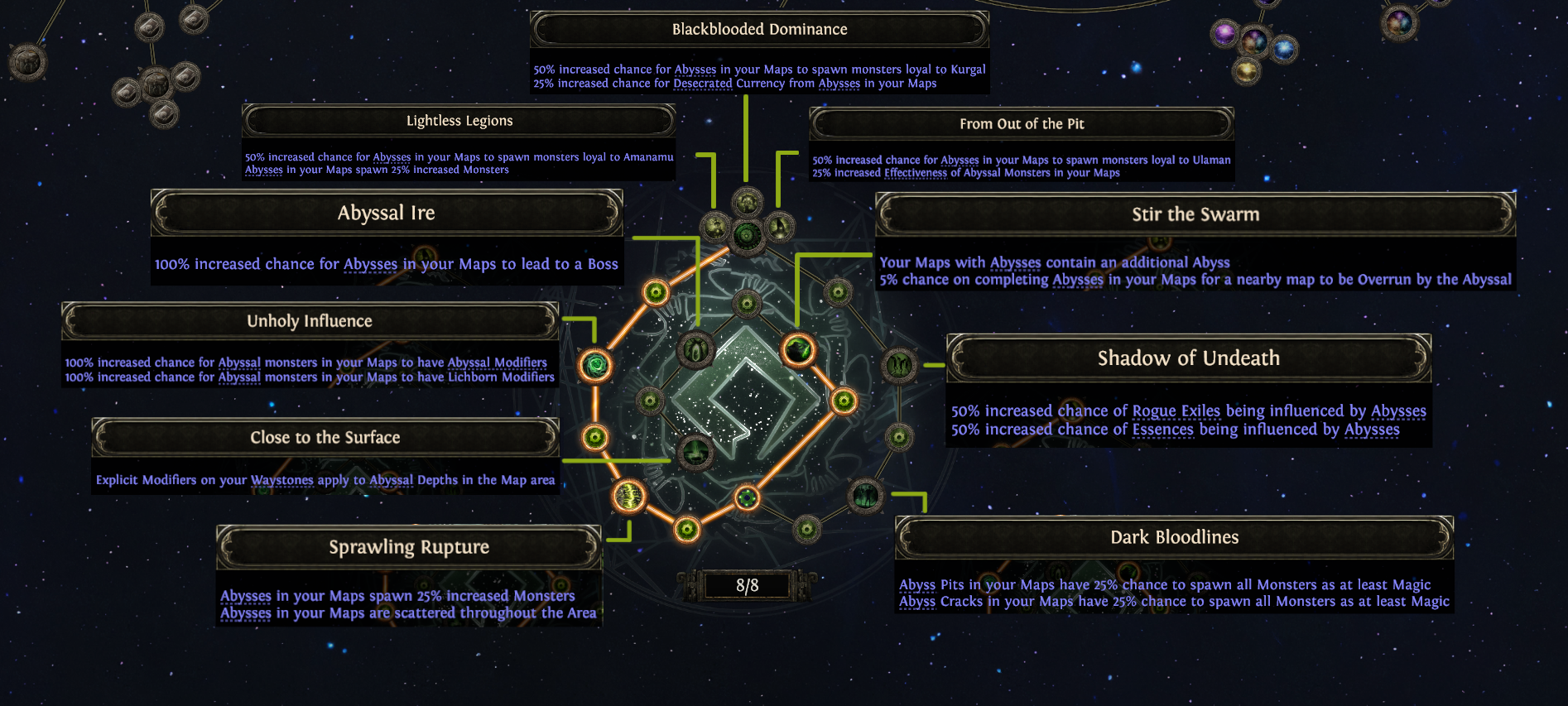
Task: Click the central Abyss root node
Action: coord(747,235)
